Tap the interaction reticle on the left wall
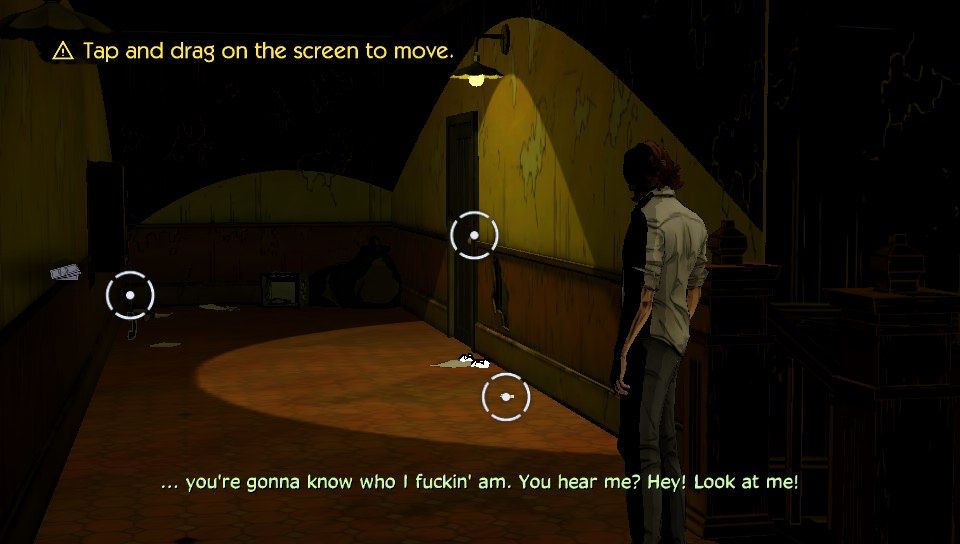The width and height of the screenshot is (960, 544). (130, 295)
